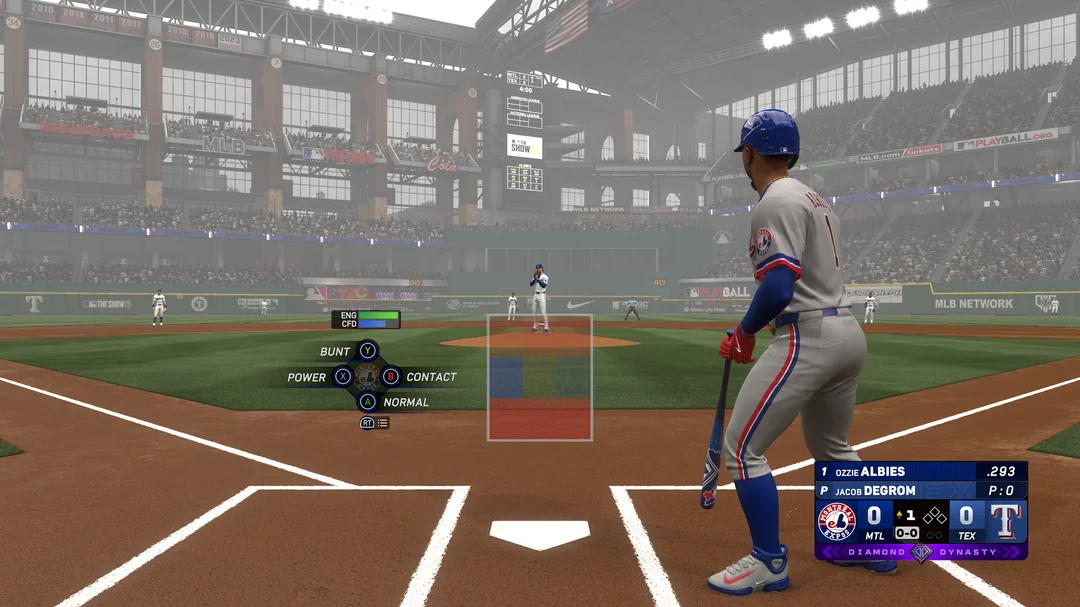
Task: Open the list icon under swing selector
Action: click(x=383, y=423)
